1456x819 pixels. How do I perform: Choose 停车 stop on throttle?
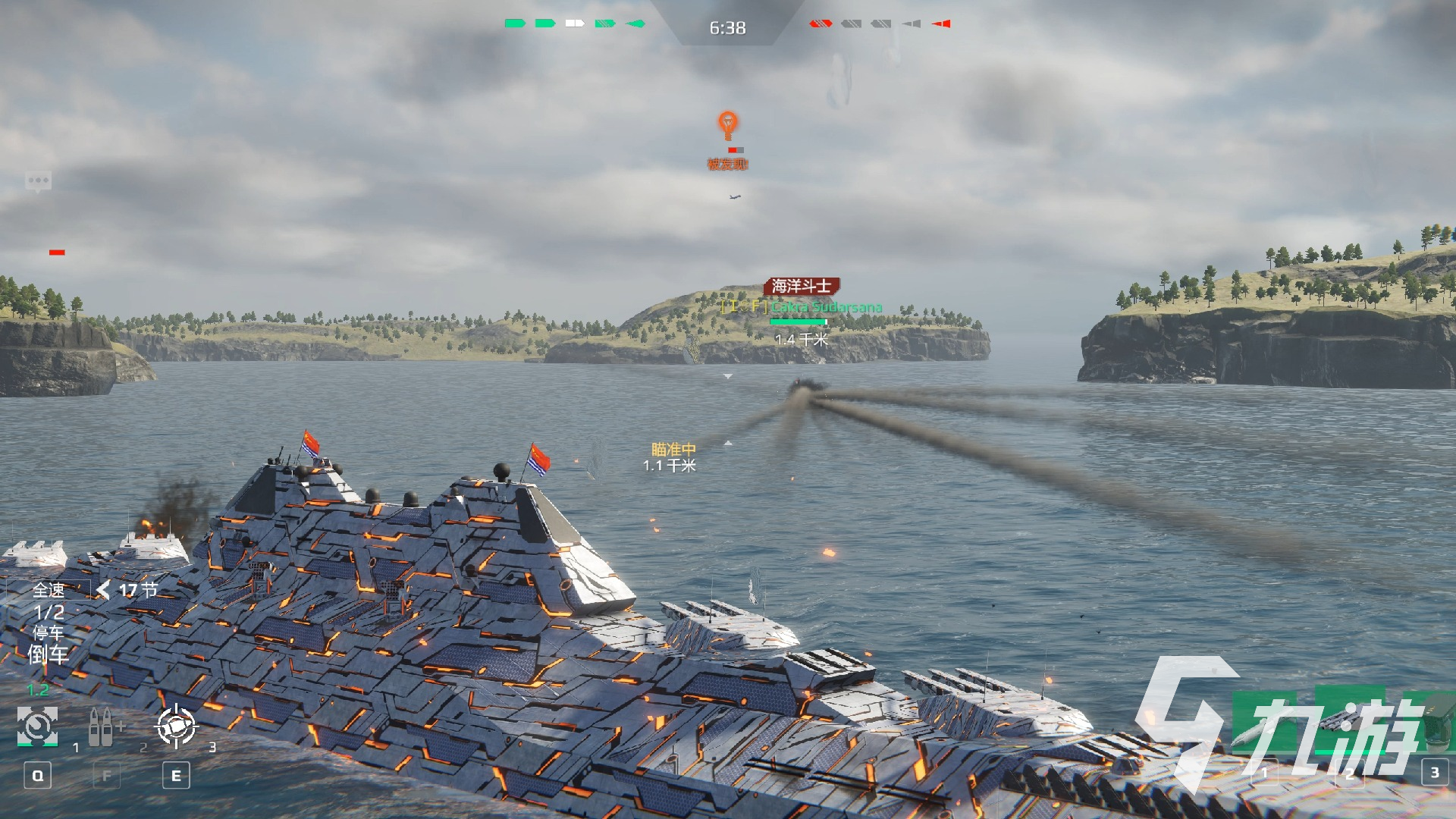tap(48, 632)
